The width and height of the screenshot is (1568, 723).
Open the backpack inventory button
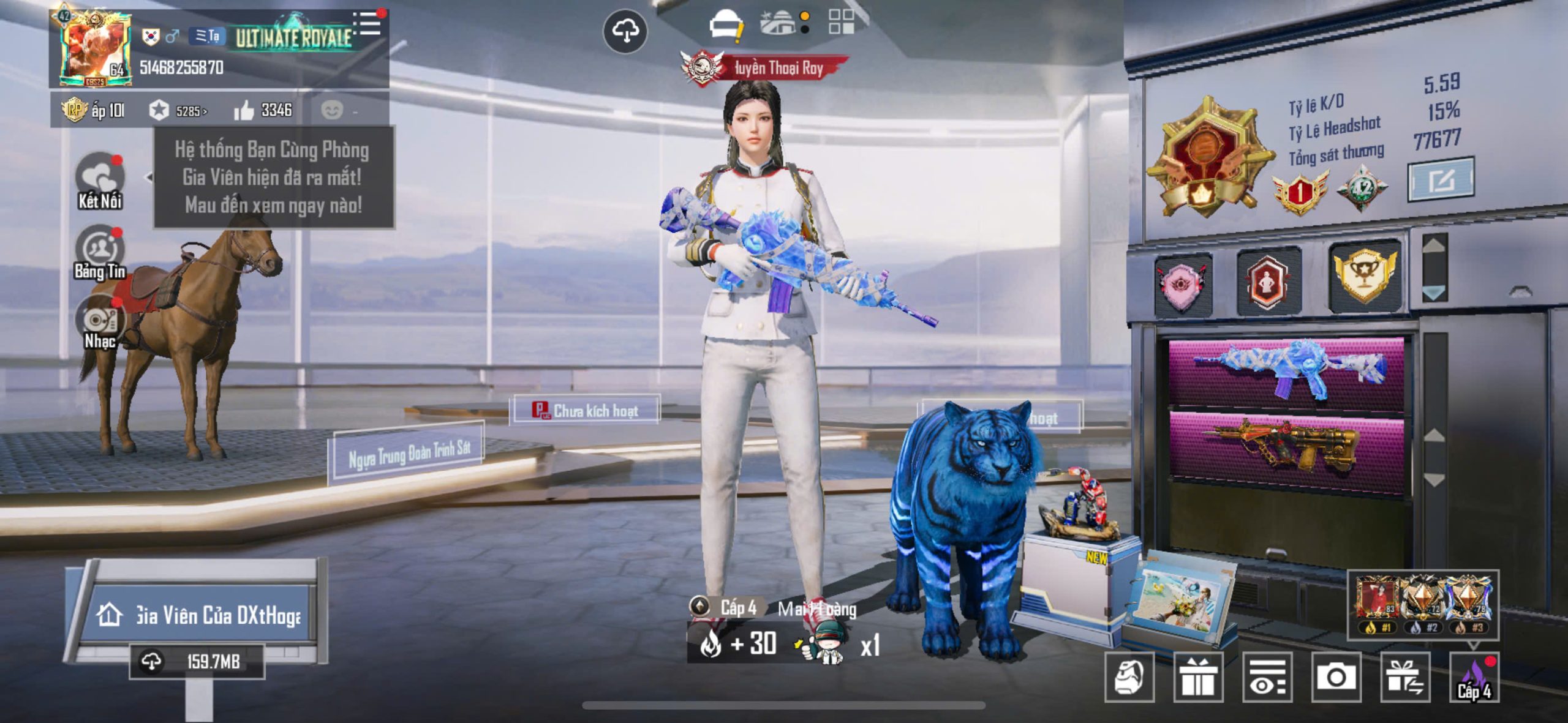(x=1129, y=676)
